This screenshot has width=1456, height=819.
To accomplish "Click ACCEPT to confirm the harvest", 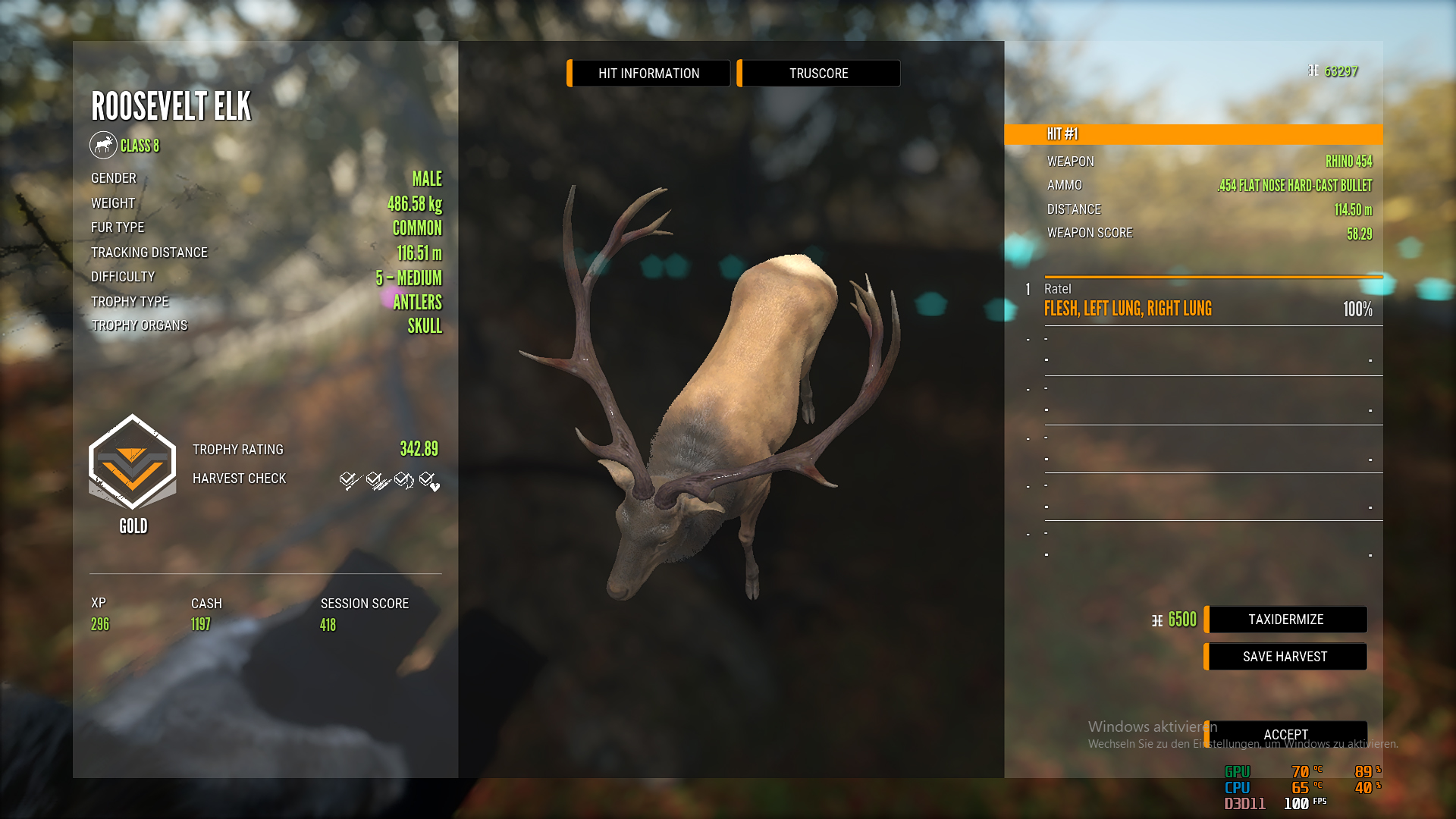I will pos(1285,734).
